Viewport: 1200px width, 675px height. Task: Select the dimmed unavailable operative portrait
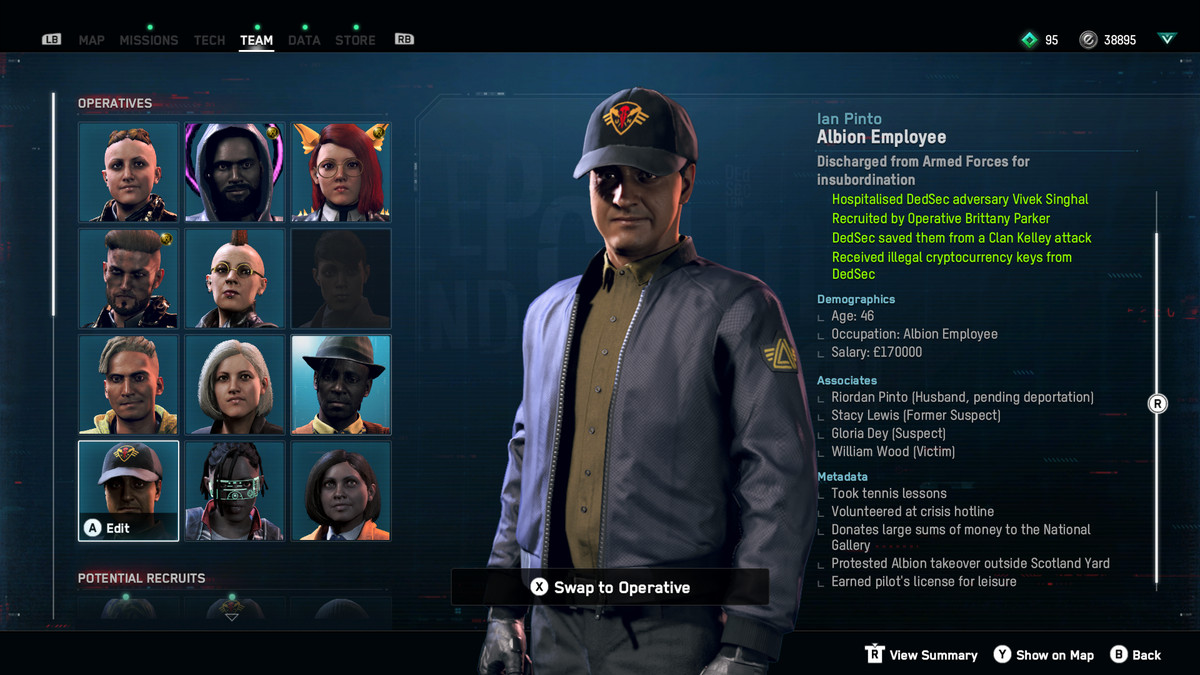[341, 278]
